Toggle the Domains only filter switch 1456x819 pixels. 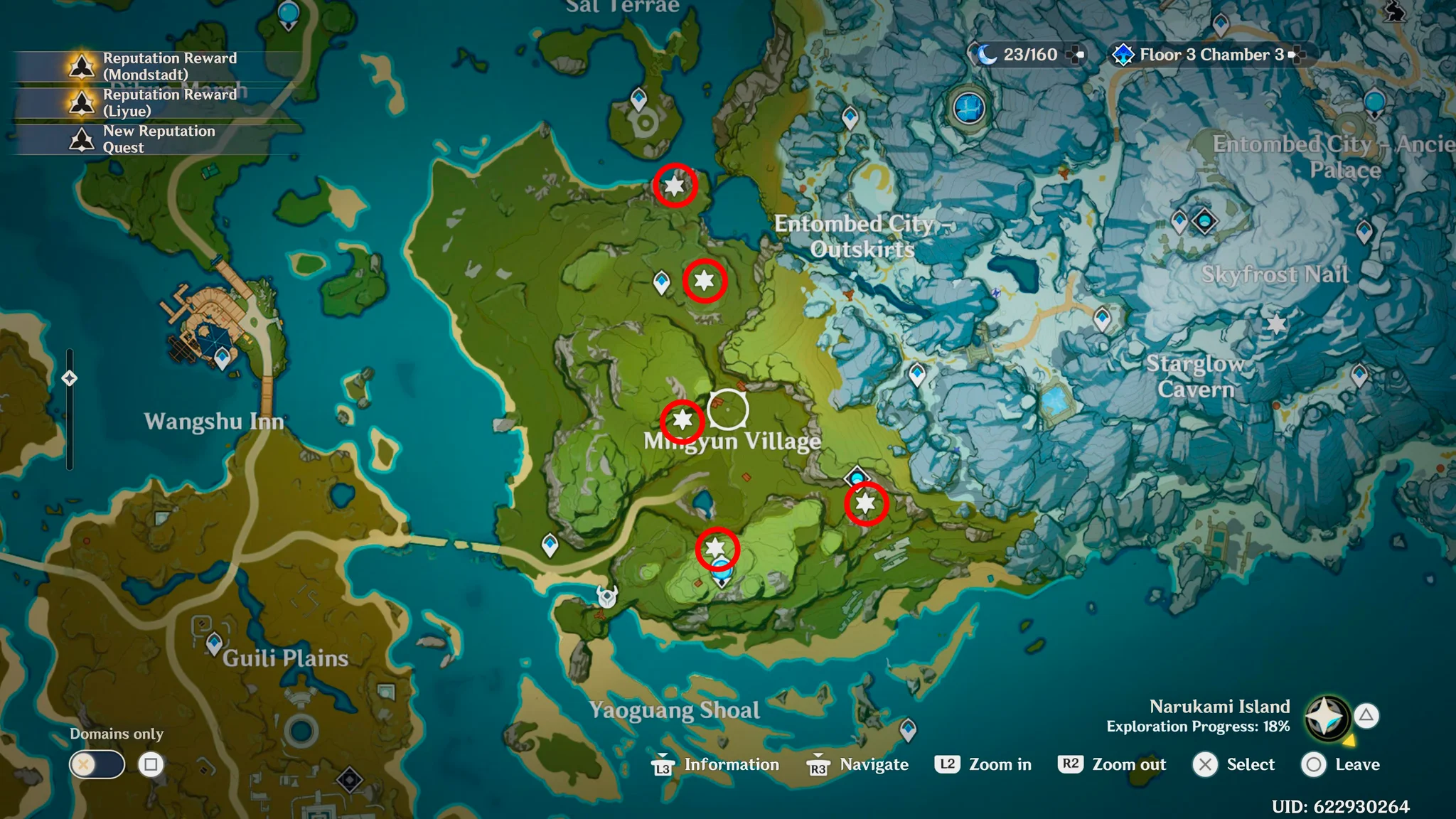click(x=96, y=765)
